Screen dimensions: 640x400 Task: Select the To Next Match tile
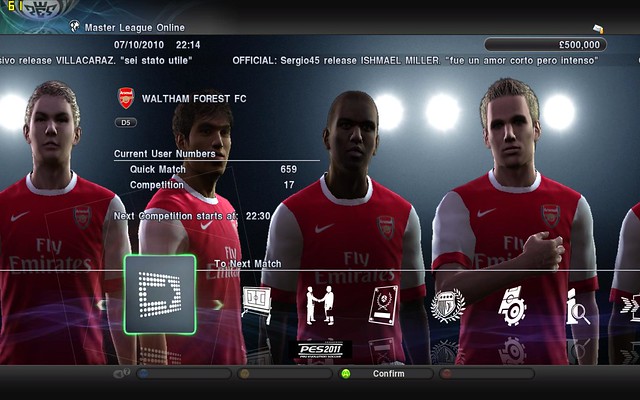[x=160, y=293]
